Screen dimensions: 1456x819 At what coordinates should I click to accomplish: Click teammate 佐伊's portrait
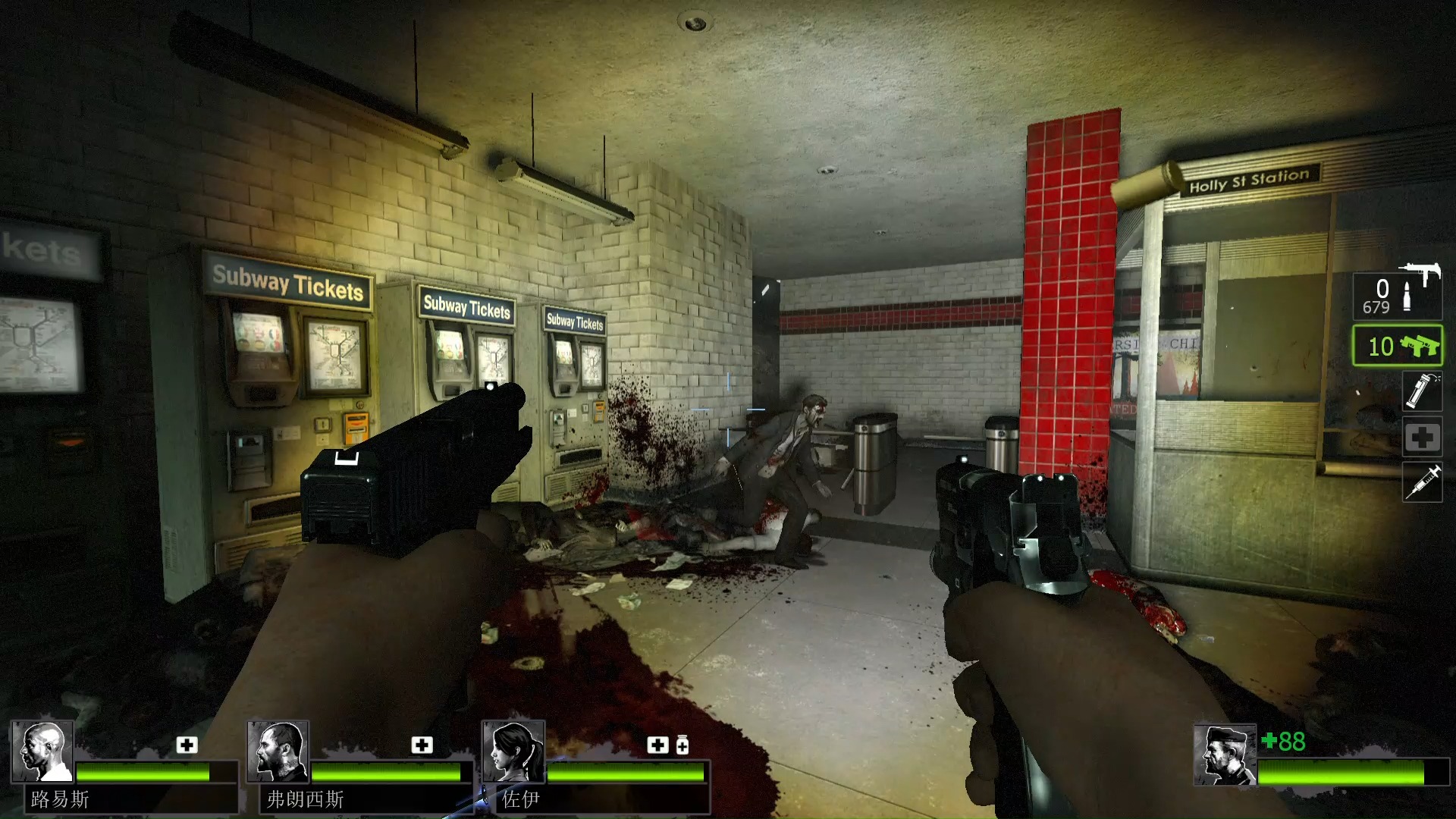(513, 751)
